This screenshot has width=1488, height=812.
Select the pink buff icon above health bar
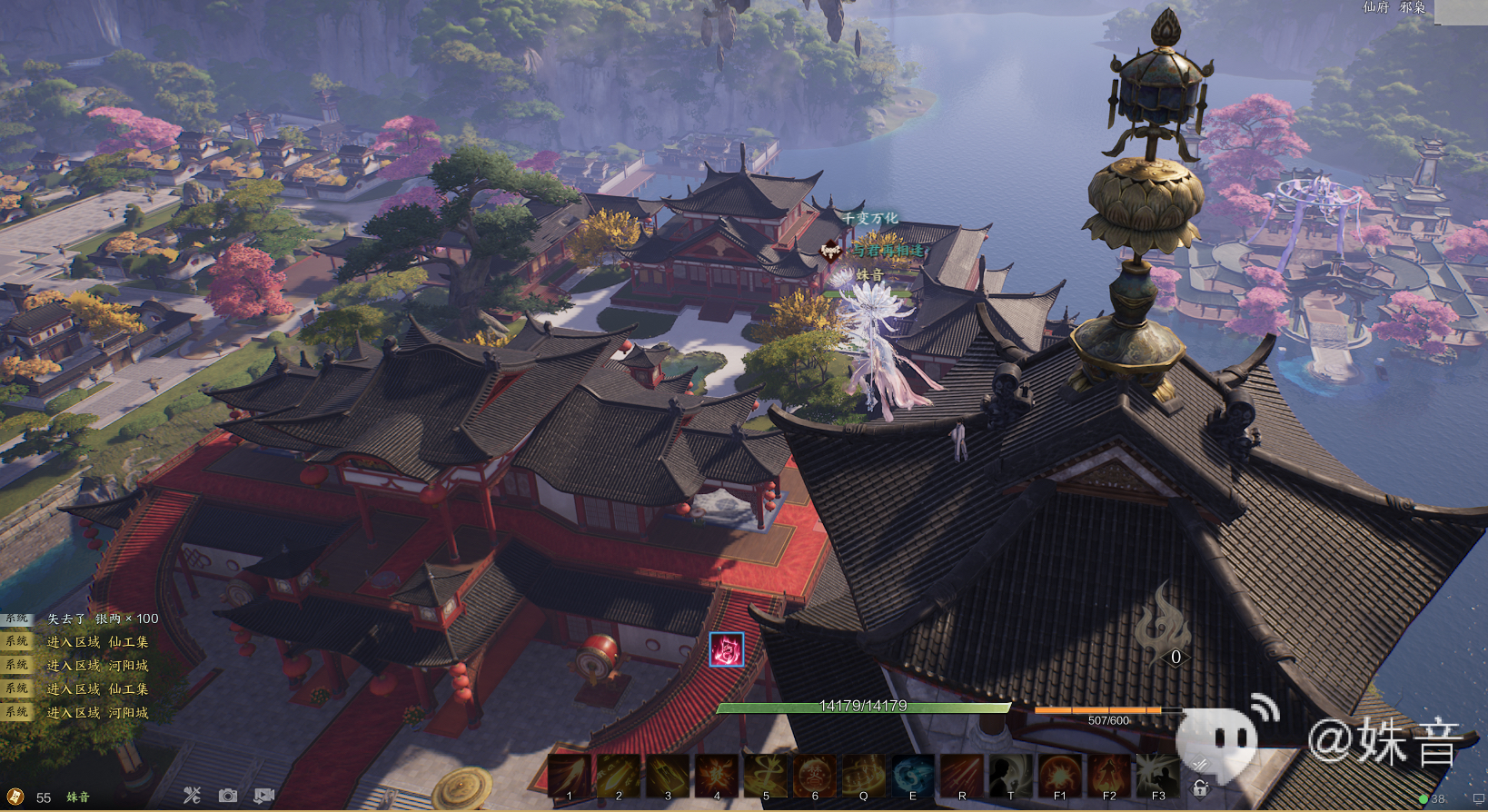tap(726, 649)
